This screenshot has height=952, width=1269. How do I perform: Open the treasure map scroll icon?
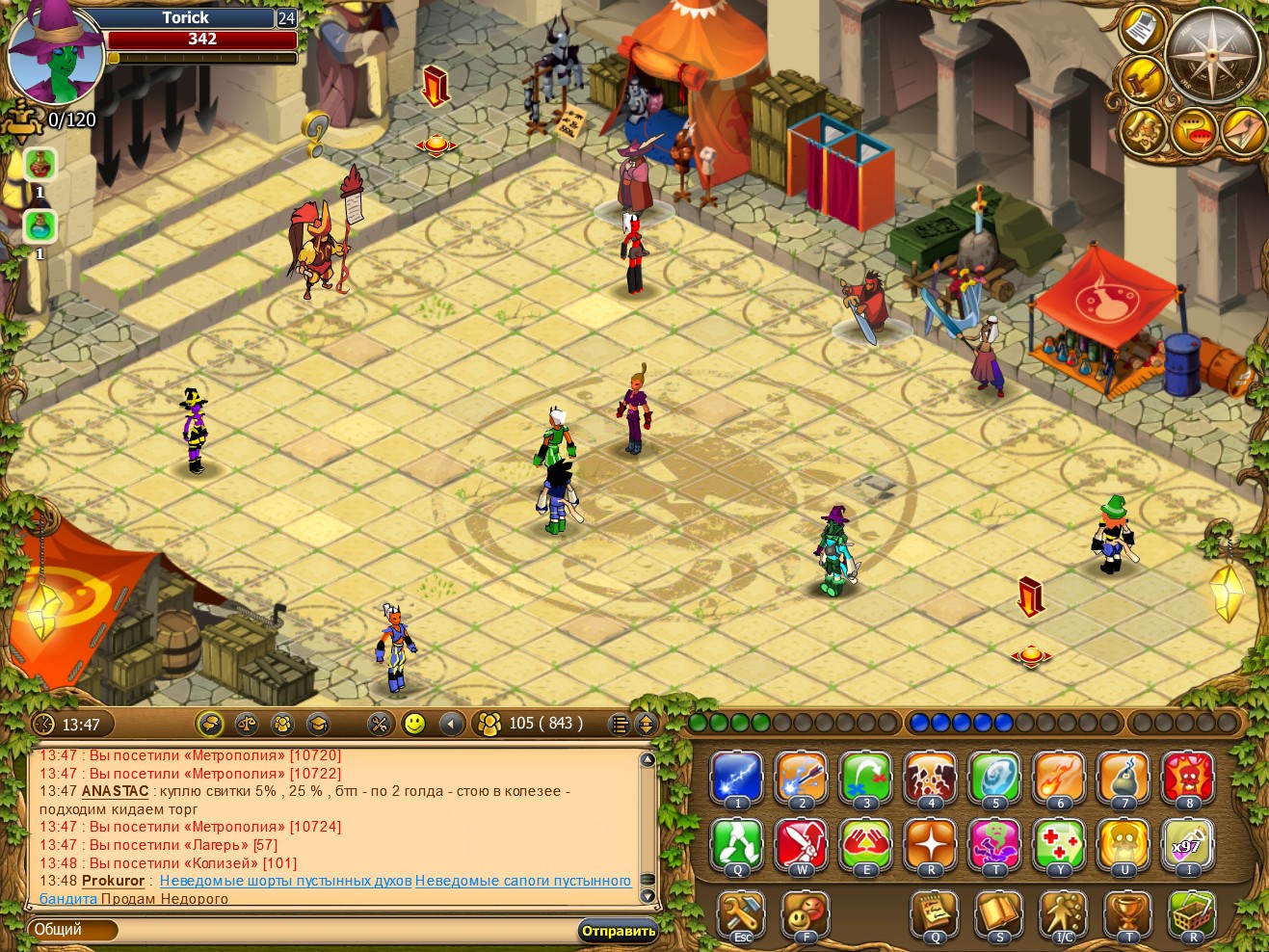click(1143, 130)
